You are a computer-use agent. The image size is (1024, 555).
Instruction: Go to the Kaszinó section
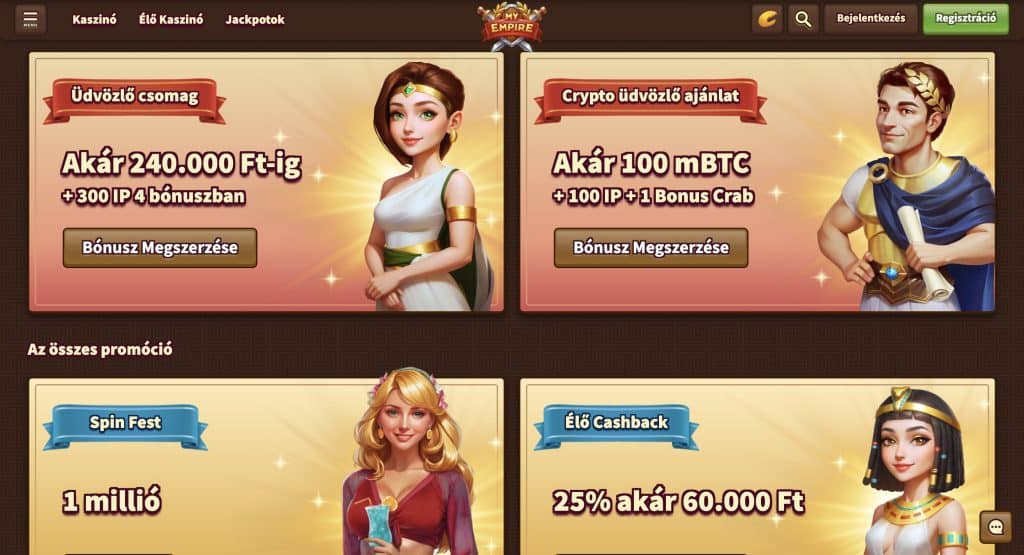(95, 20)
